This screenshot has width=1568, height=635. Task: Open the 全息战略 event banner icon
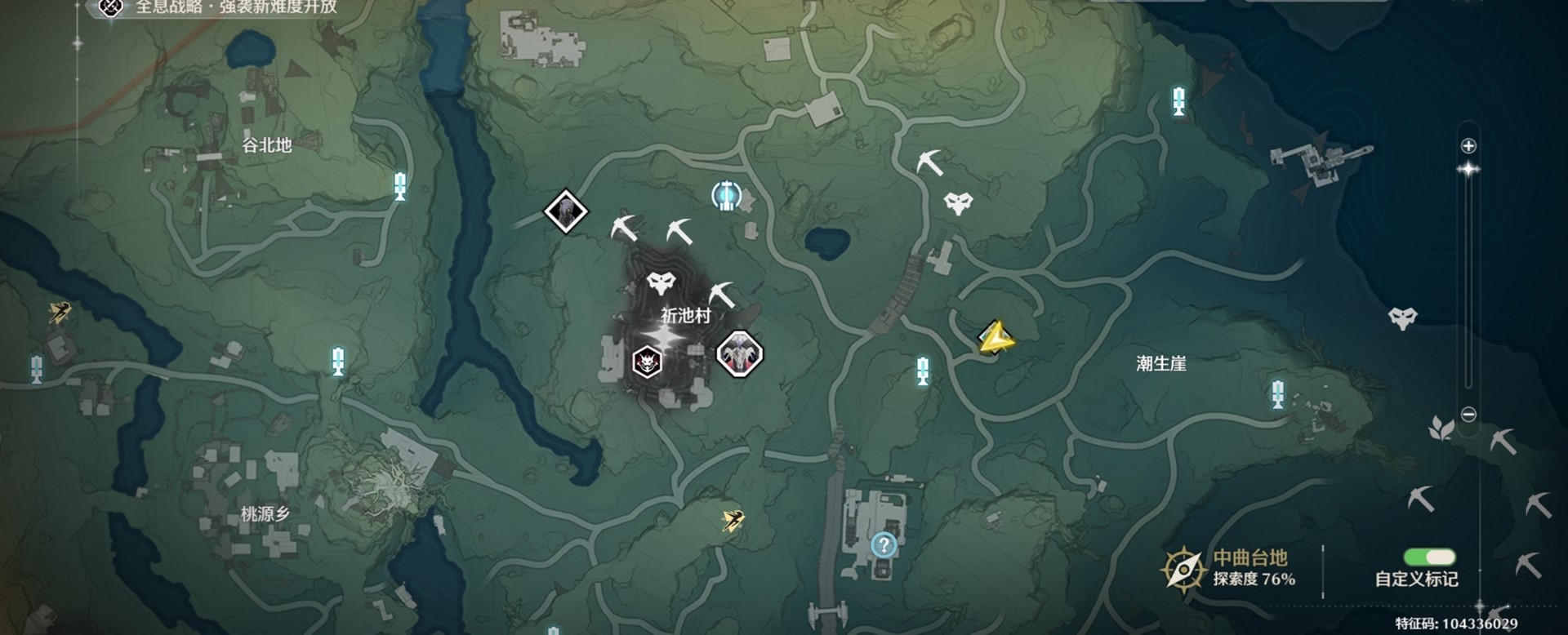click(111, 7)
